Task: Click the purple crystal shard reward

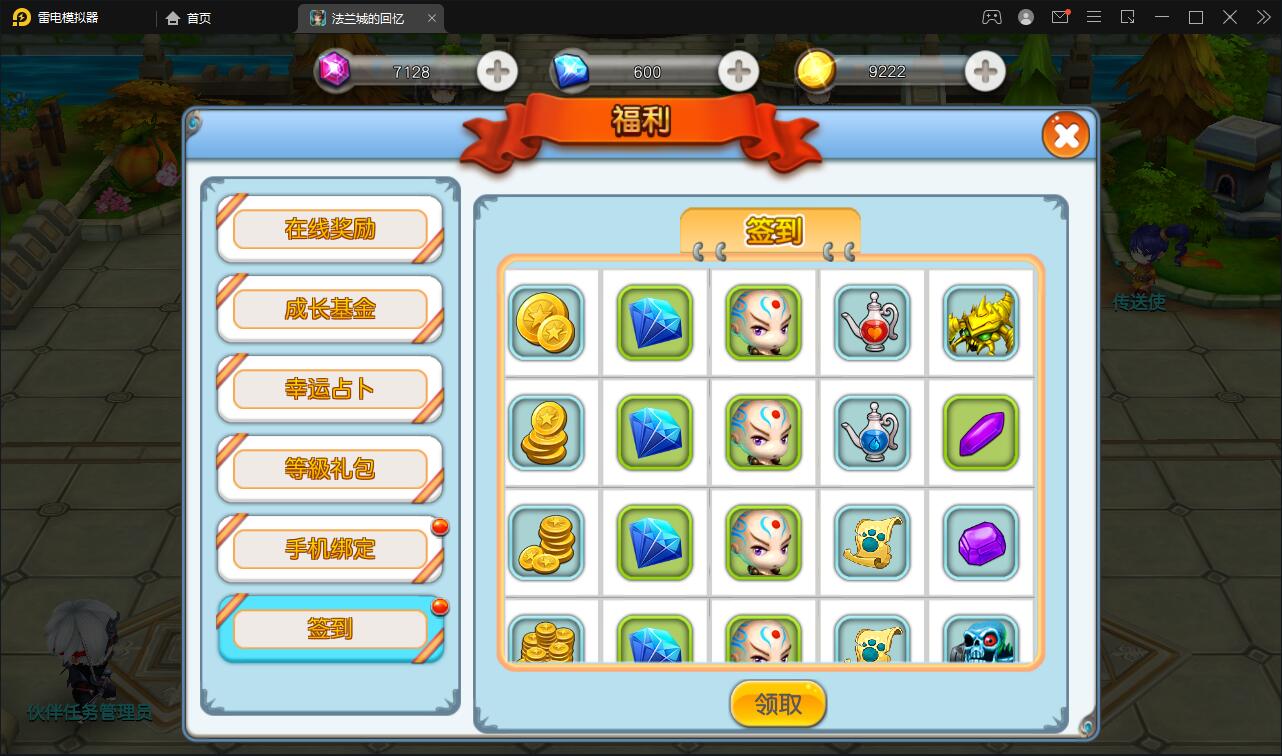Action: [x=981, y=433]
